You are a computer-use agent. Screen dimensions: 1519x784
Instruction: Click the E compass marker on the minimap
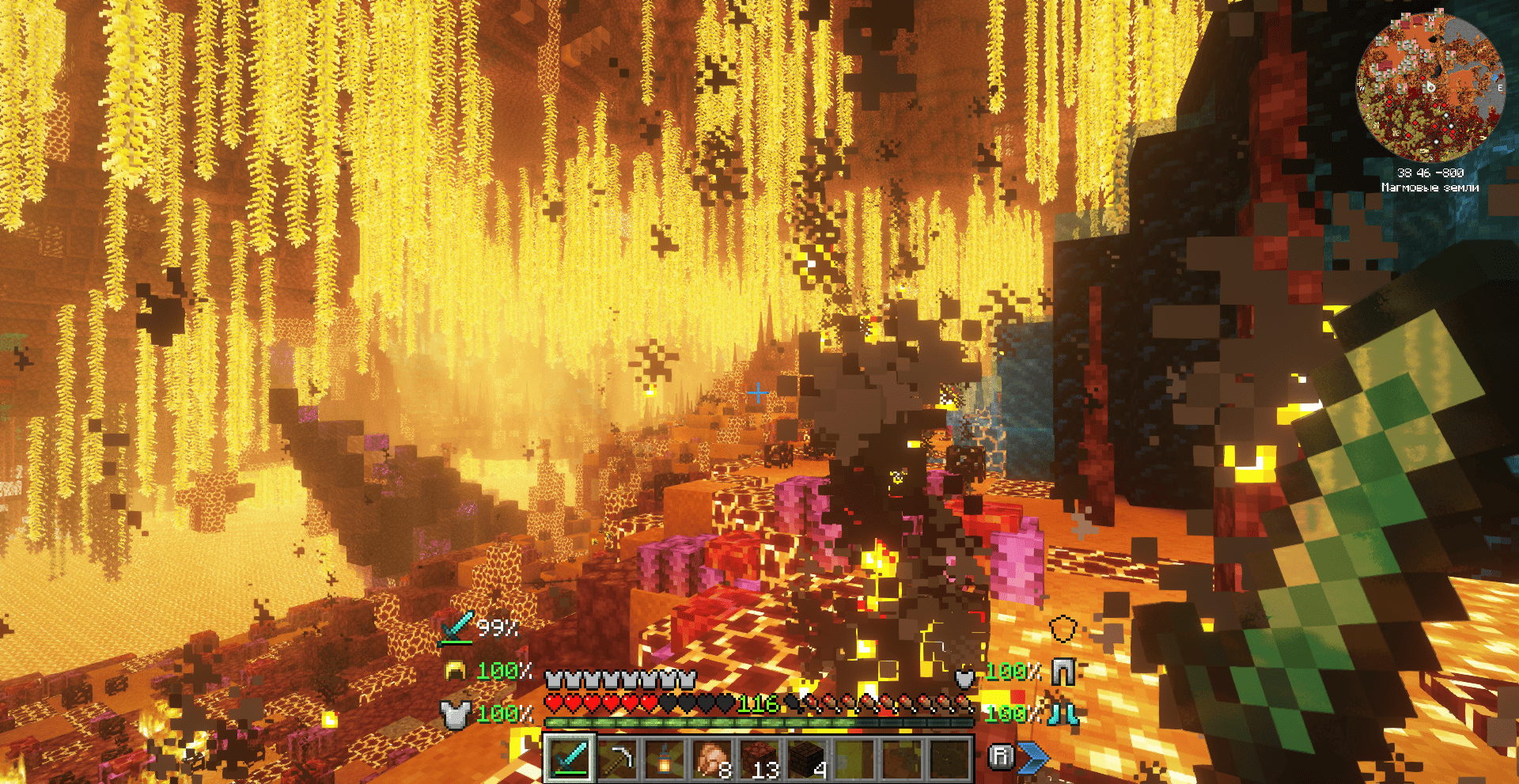[x=1500, y=88]
